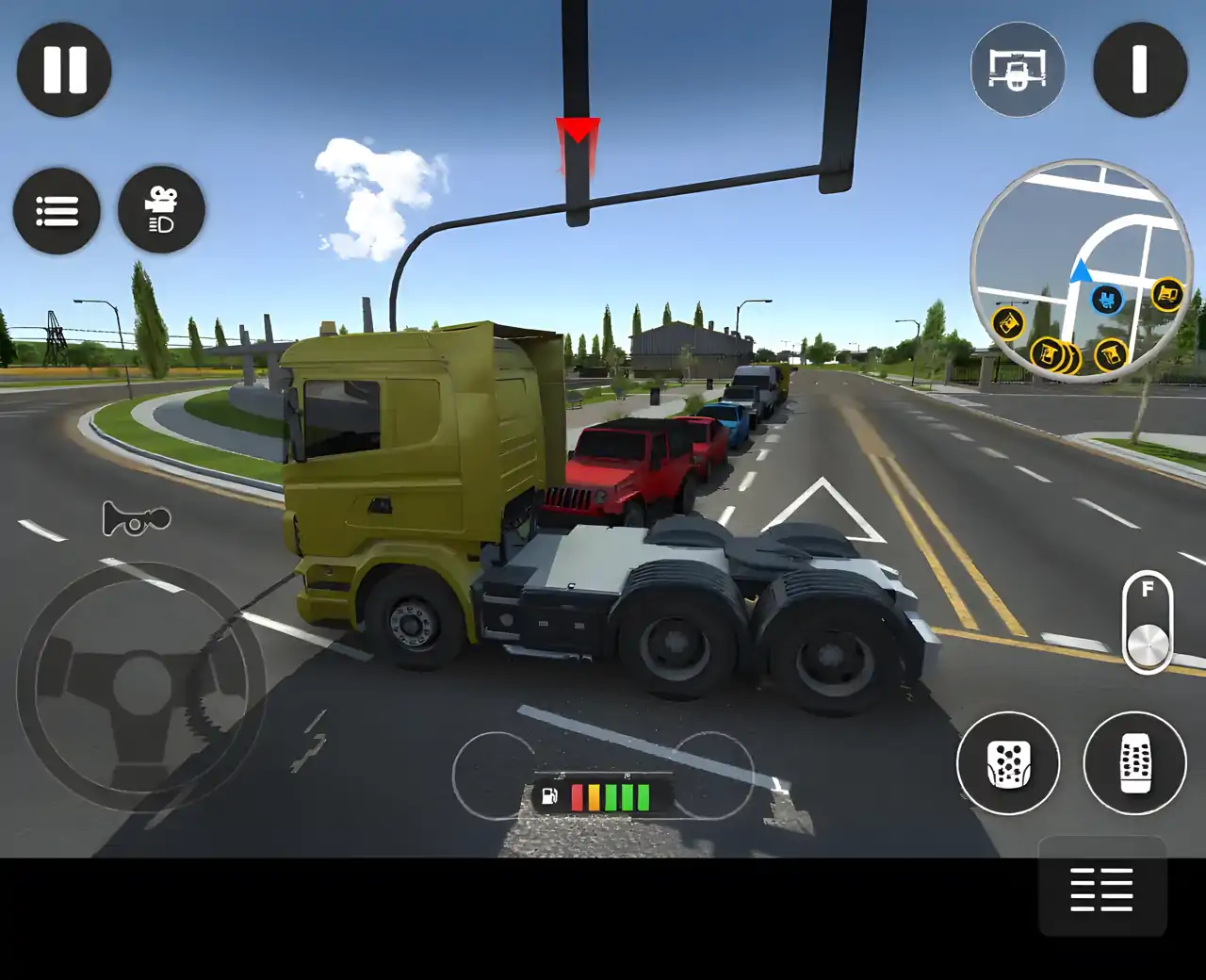Screen dimensions: 1206x980
Task: Open the circular minimap
Action: click(x=1082, y=270)
